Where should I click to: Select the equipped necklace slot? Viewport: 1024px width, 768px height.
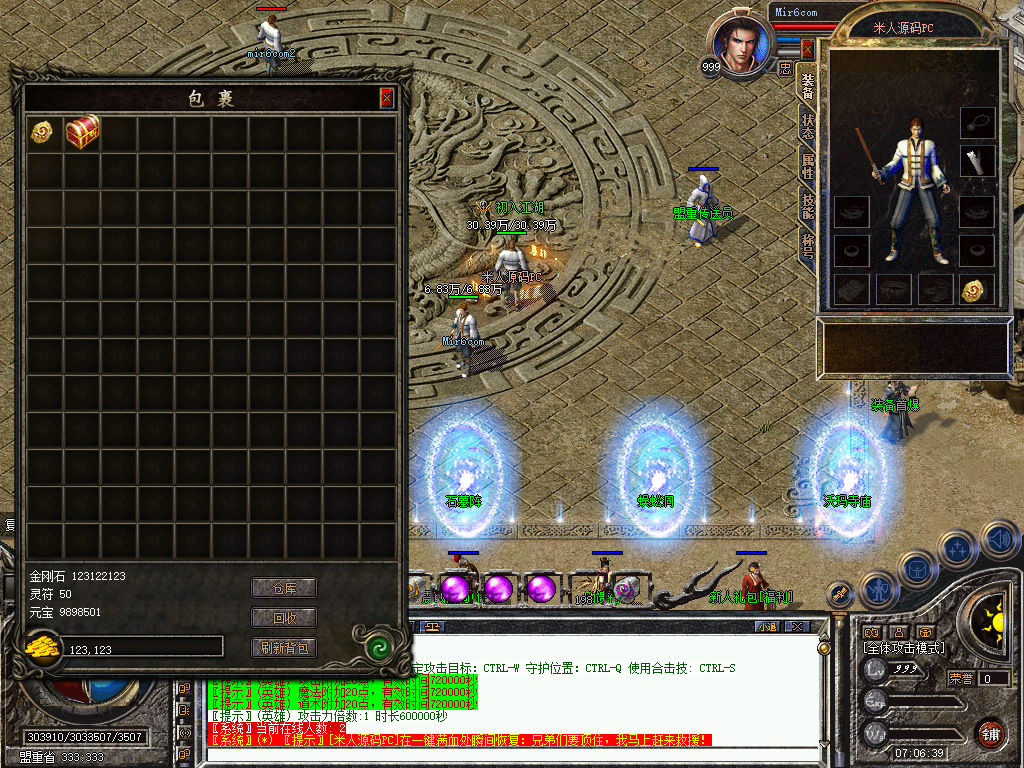(x=976, y=122)
